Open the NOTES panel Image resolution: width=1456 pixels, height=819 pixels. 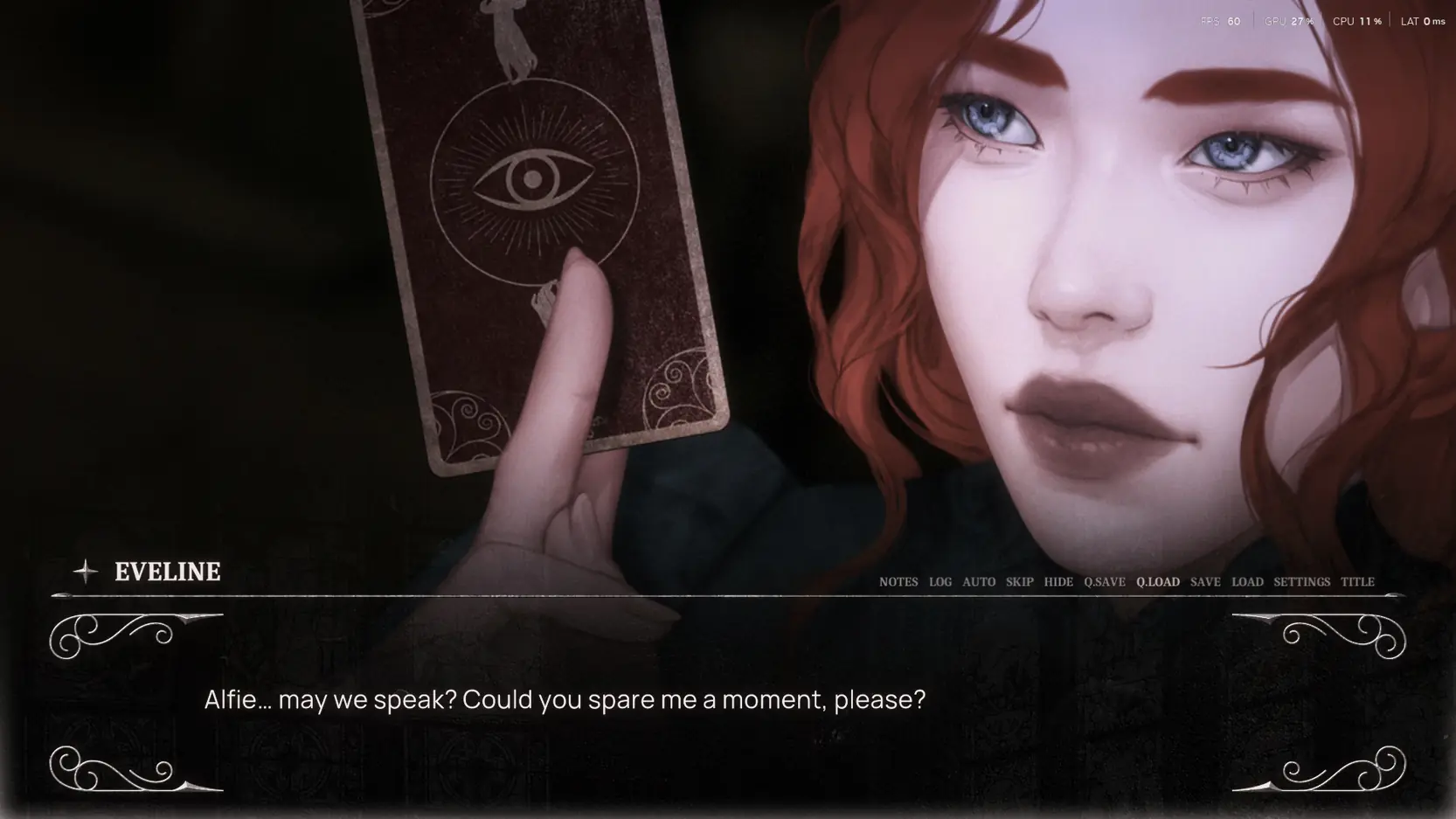(898, 581)
